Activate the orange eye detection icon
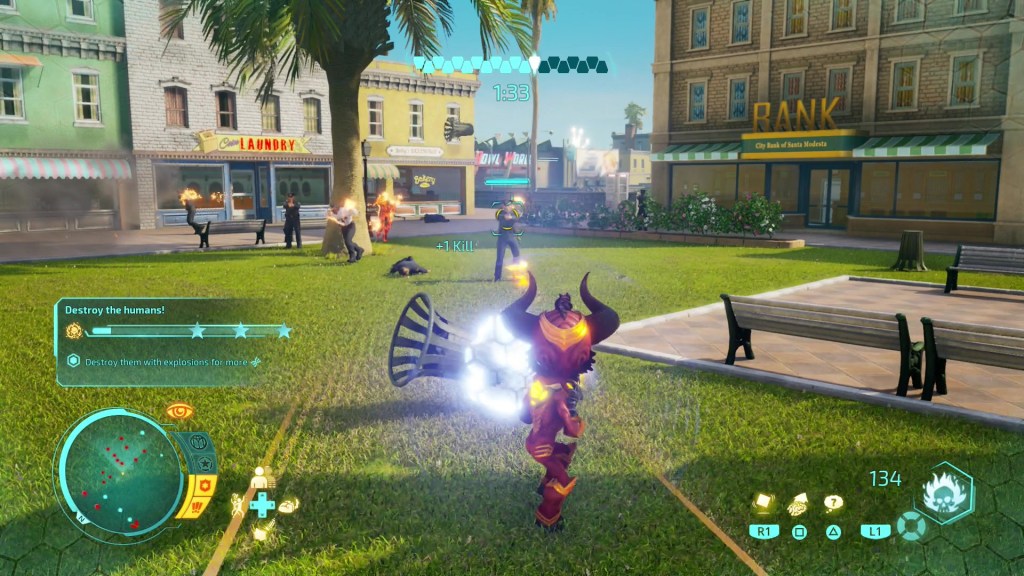 [x=180, y=411]
